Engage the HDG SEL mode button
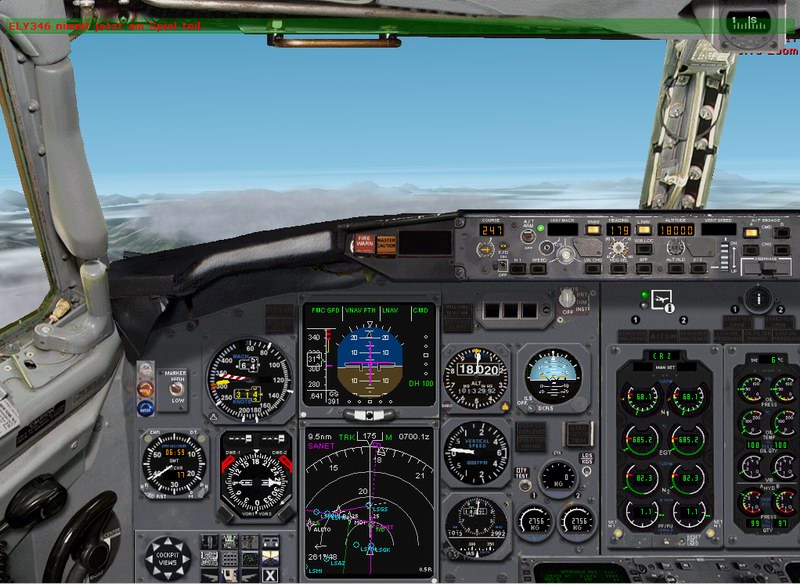Screen dimensions: 800x584 pos(617,267)
